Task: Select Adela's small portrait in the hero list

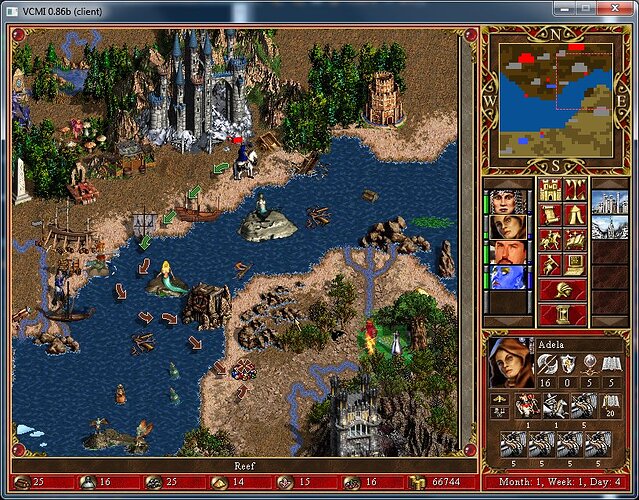Action: pyautogui.click(x=507, y=227)
